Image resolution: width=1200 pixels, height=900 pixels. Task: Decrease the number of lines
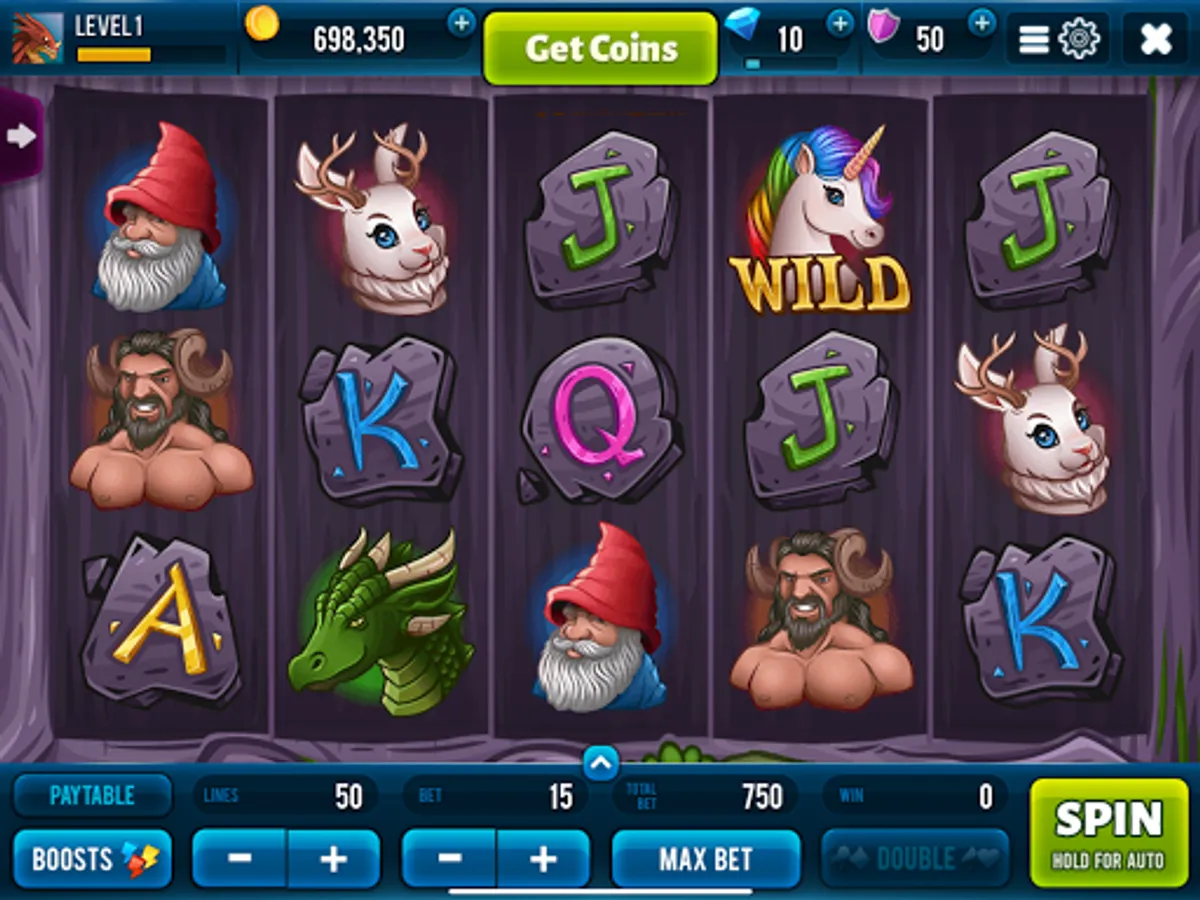[x=240, y=859]
